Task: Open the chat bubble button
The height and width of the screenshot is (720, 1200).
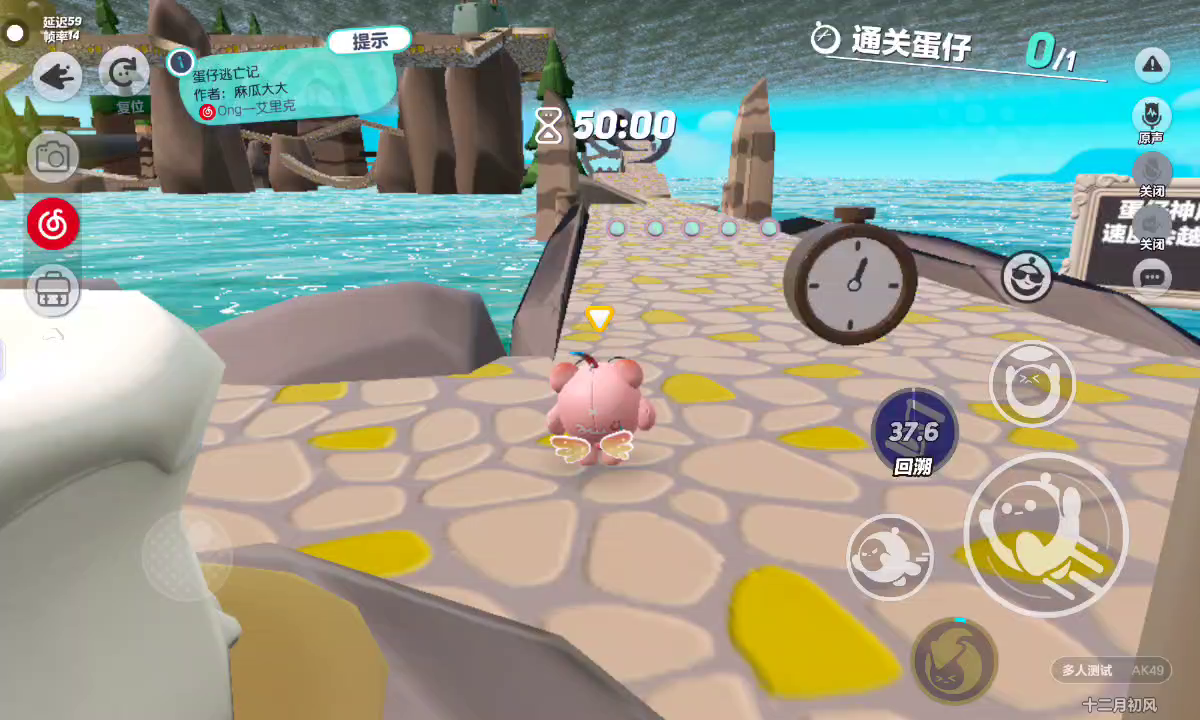Action: [x=1152, y=277]
